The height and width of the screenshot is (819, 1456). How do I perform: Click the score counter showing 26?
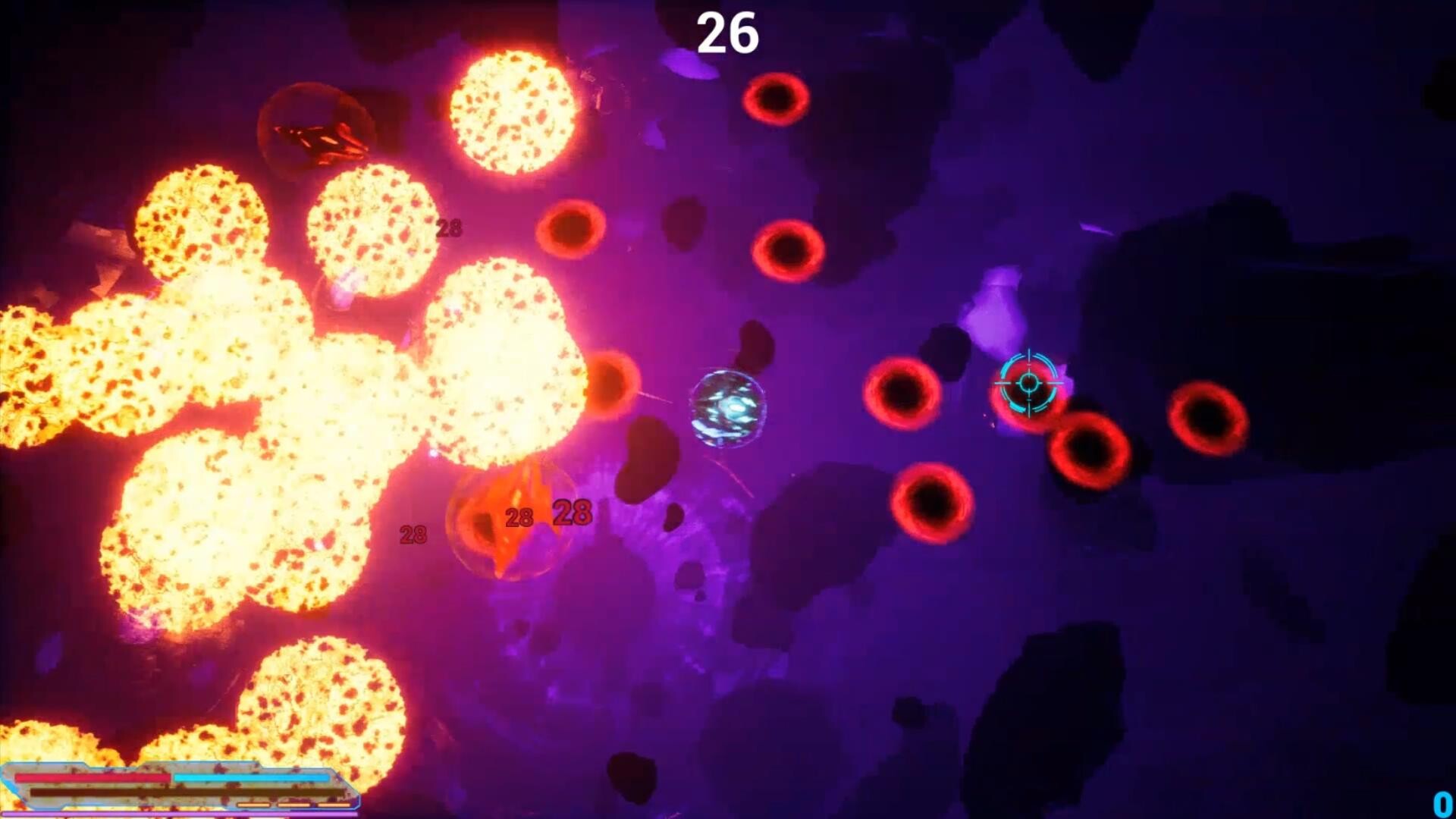click(726, 33)
